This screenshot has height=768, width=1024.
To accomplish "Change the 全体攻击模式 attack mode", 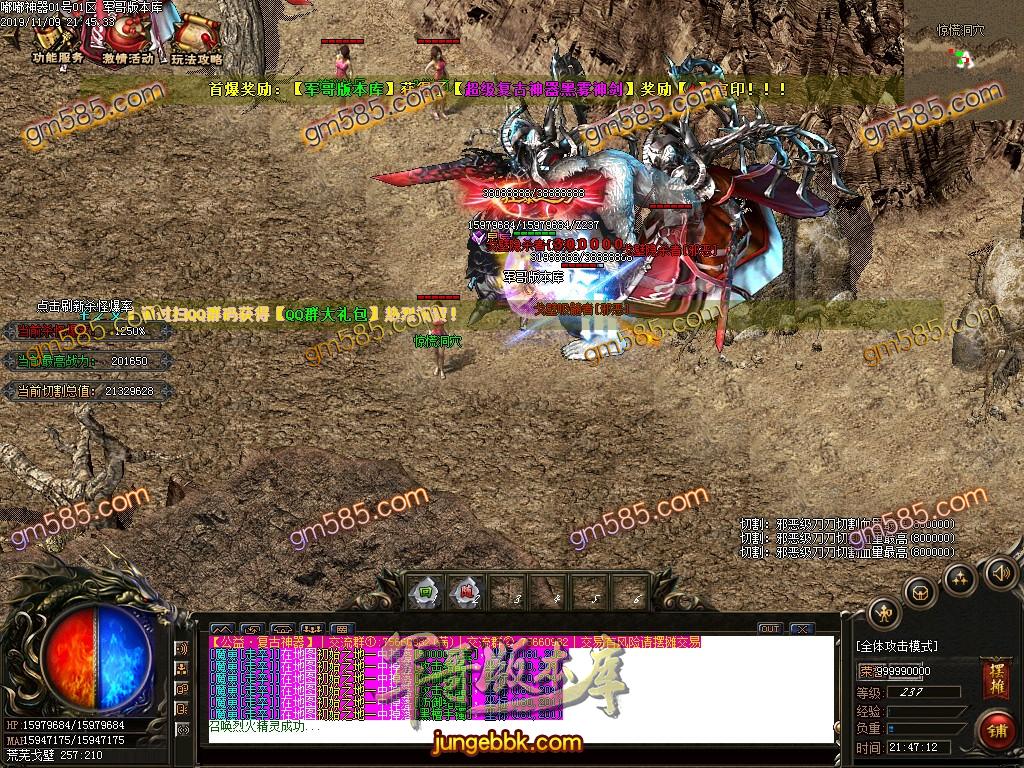I will pyautogui.click(x=897, y=646).
